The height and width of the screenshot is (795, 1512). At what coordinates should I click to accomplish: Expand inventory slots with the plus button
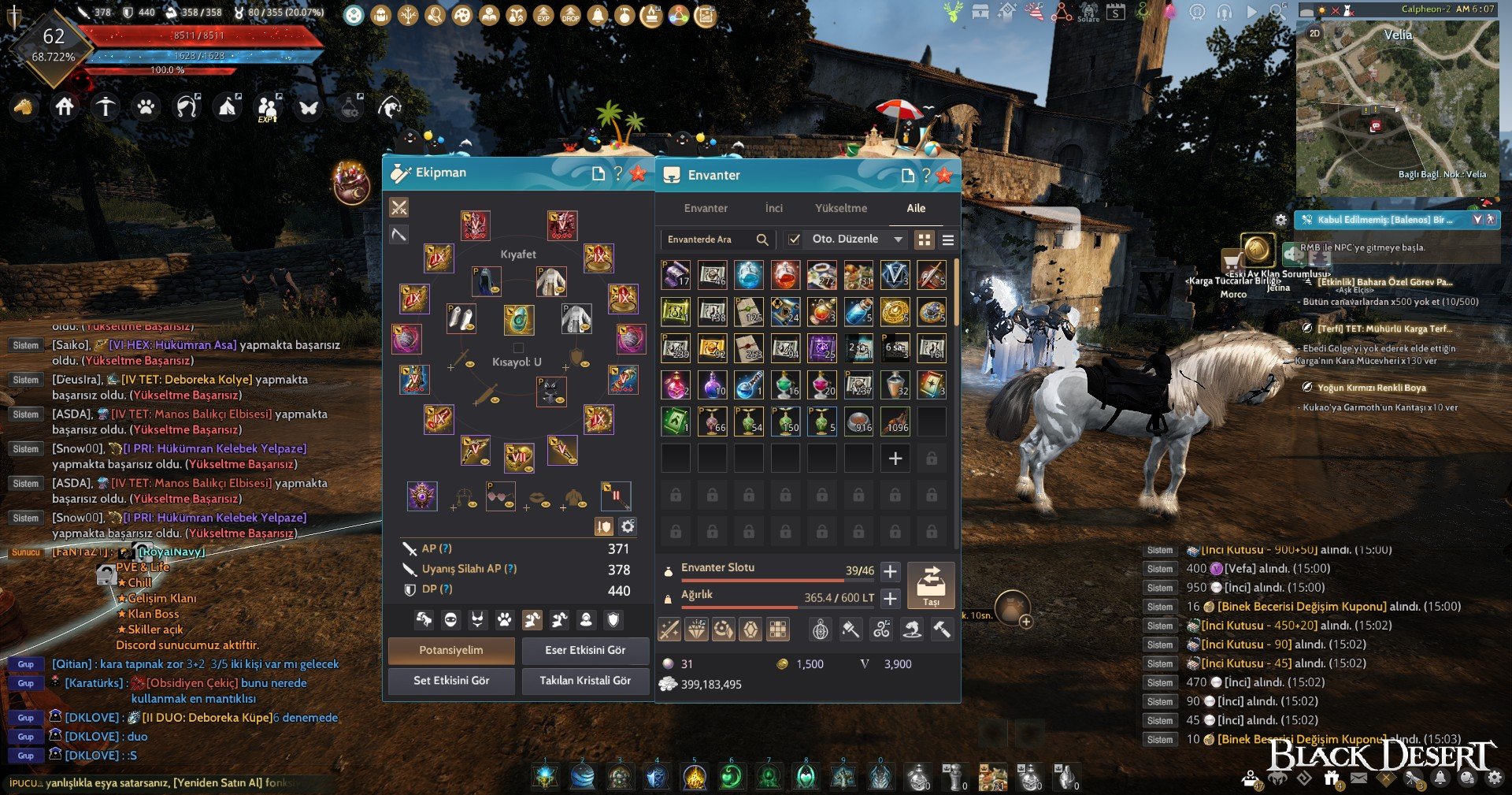890,571
